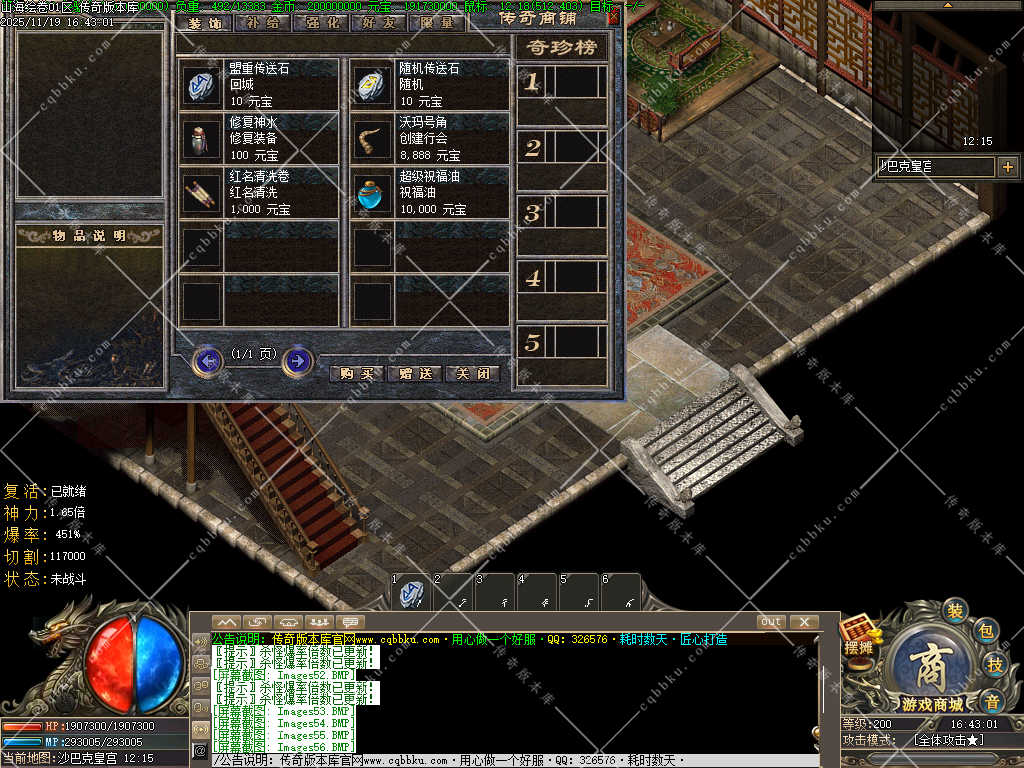Go to the previous shop page
Viewport: 1024px width, 768px height.
(x=207, y=360)
